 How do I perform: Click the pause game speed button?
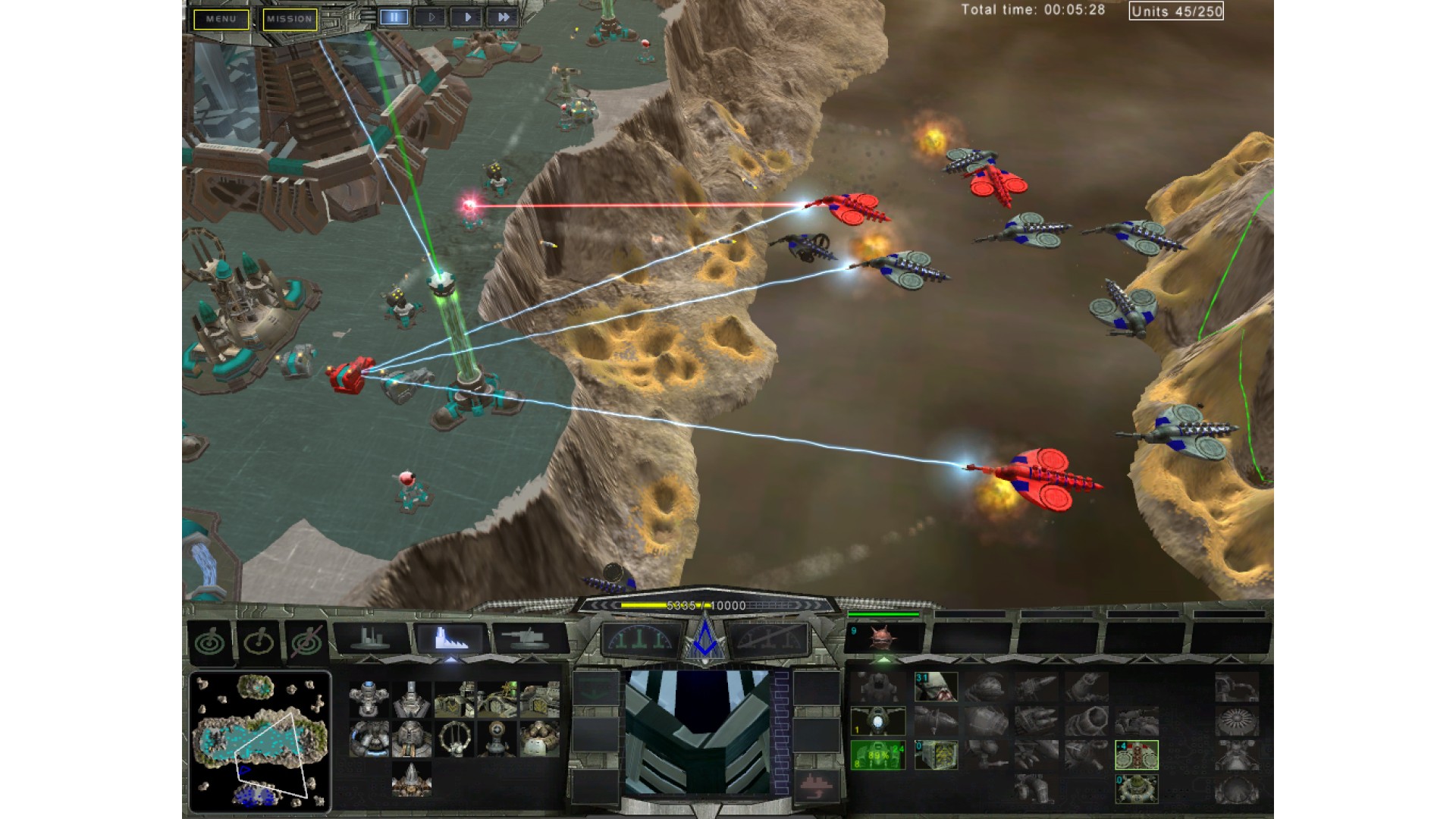tap(394, 17)
